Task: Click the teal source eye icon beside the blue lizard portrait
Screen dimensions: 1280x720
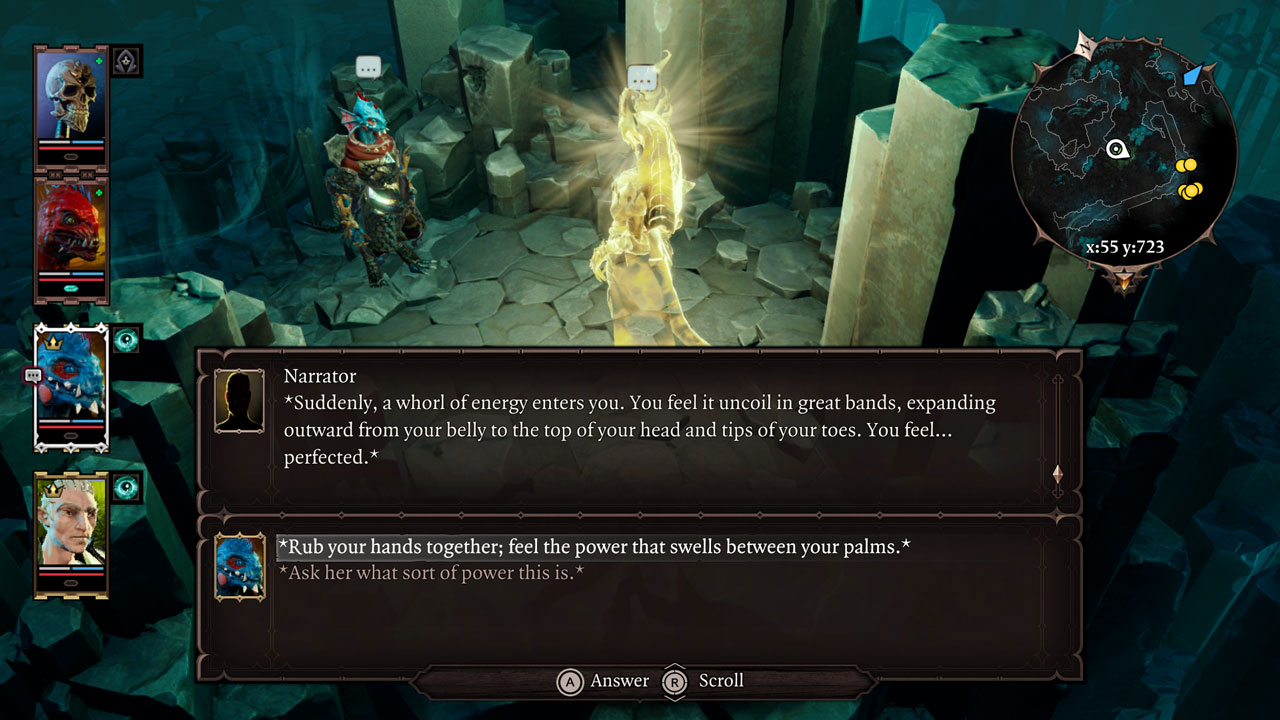Action: (126, 341)
